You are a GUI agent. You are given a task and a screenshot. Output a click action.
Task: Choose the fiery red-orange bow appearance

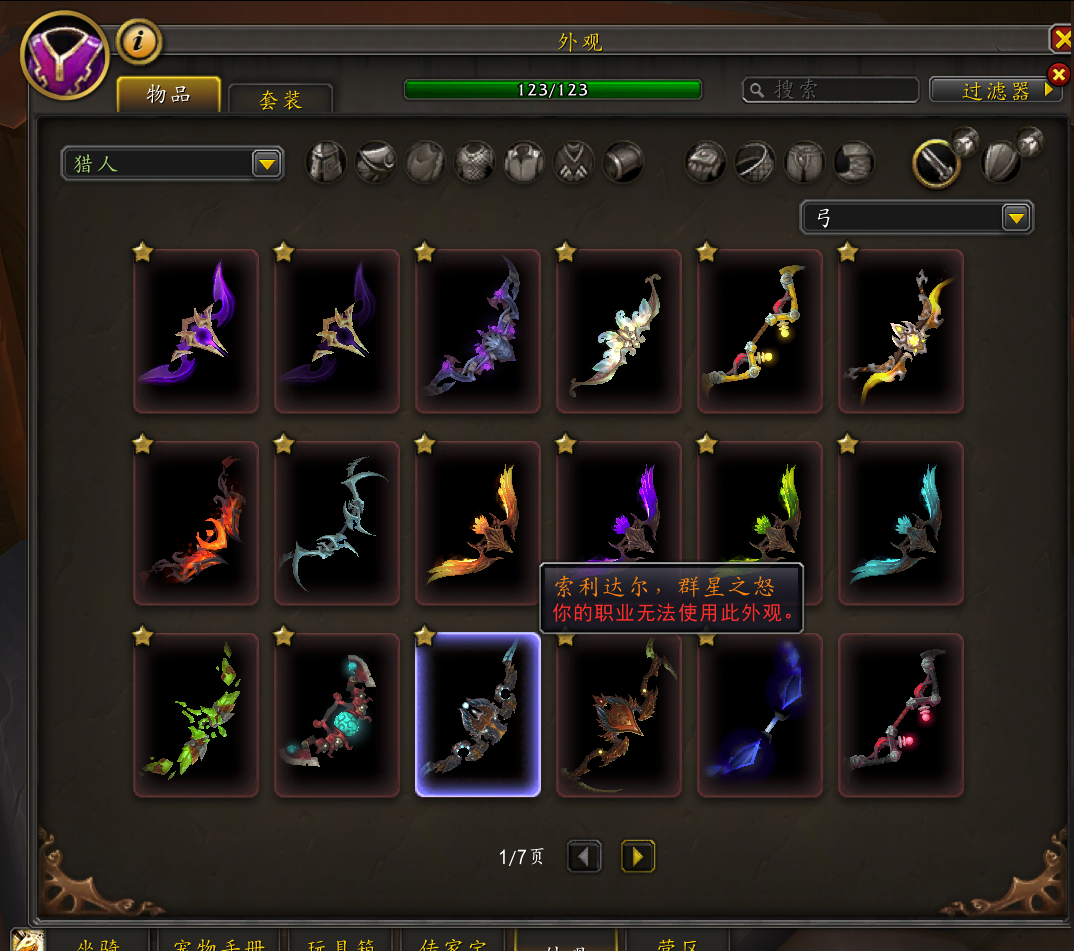coord(196,524)
